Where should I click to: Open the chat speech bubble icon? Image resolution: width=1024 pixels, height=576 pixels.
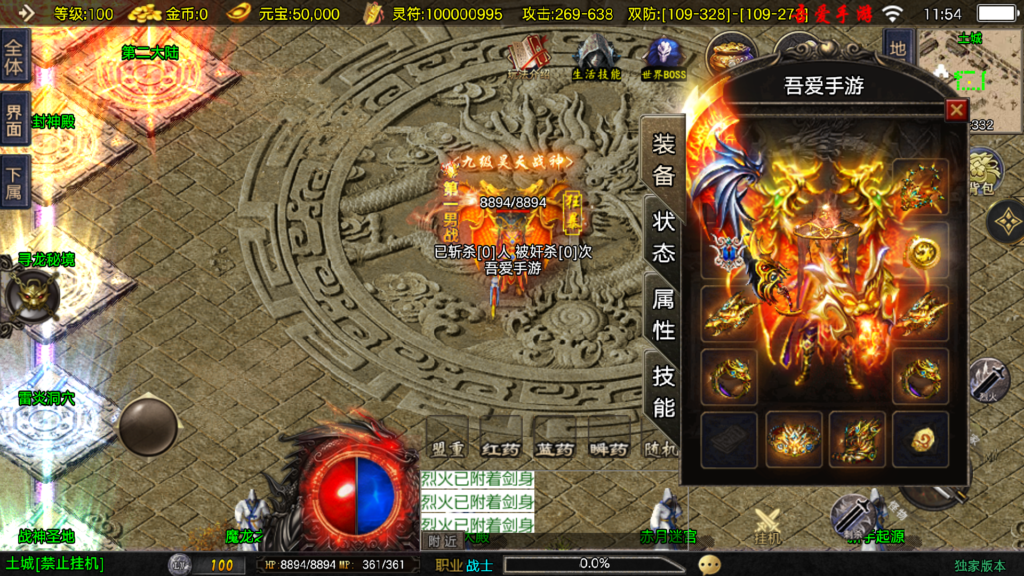coord(709,564)
